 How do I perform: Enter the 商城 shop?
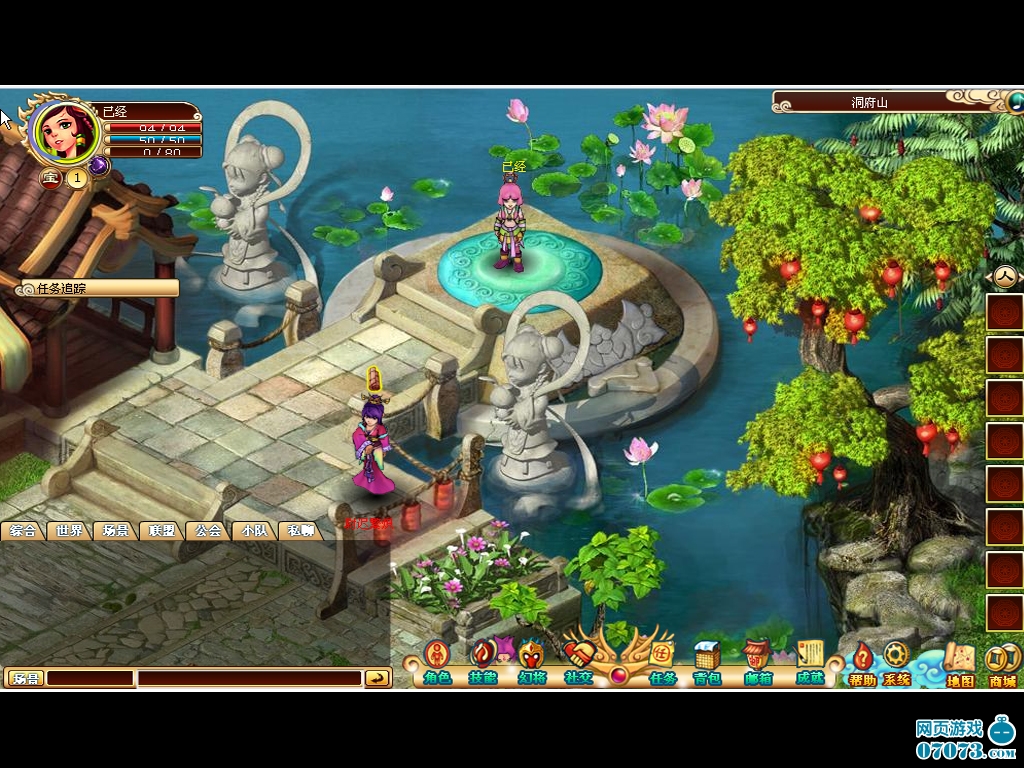pos(1001,663)
